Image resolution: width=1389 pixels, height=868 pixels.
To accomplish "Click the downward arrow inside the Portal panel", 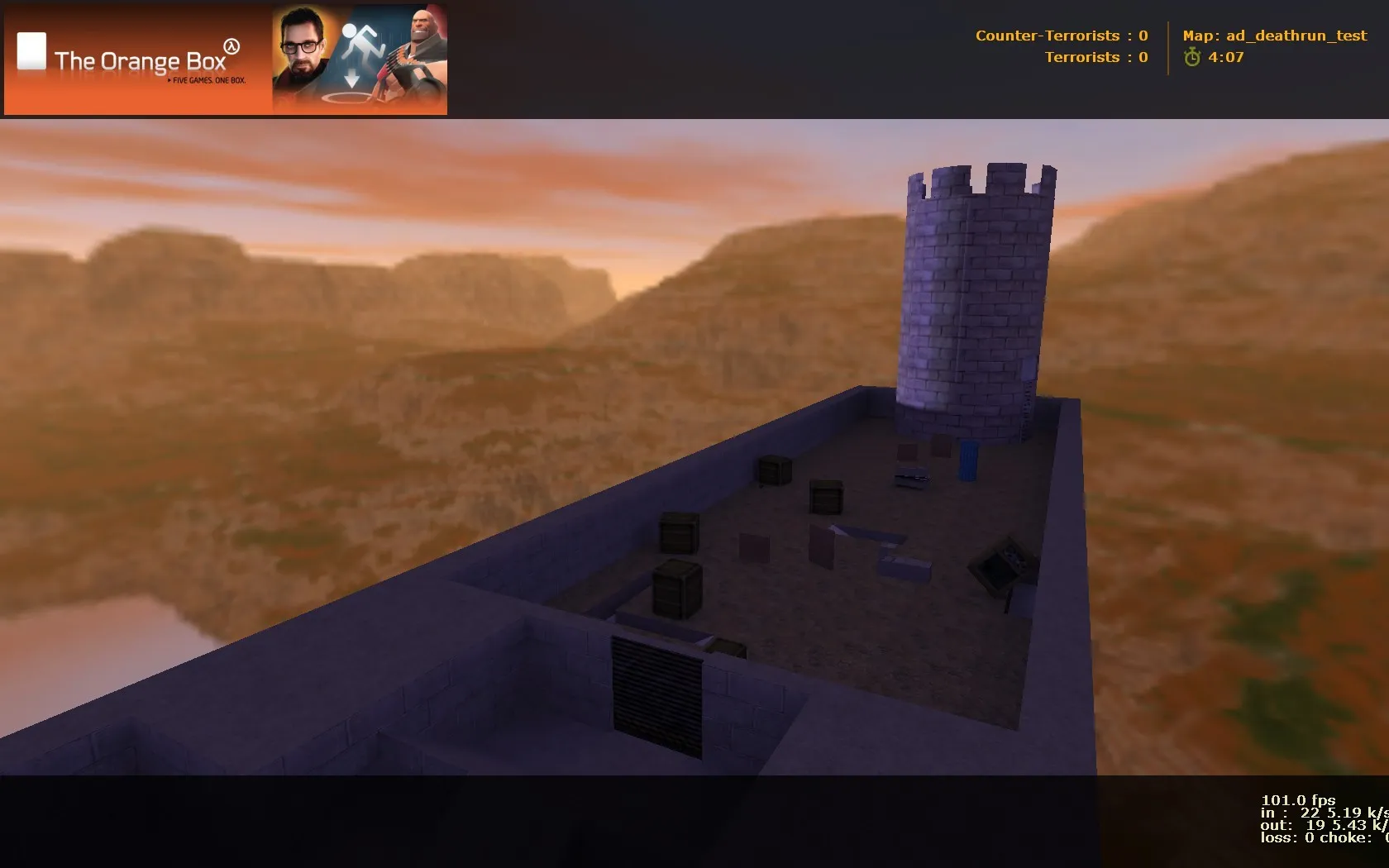I will click(351, 76).
